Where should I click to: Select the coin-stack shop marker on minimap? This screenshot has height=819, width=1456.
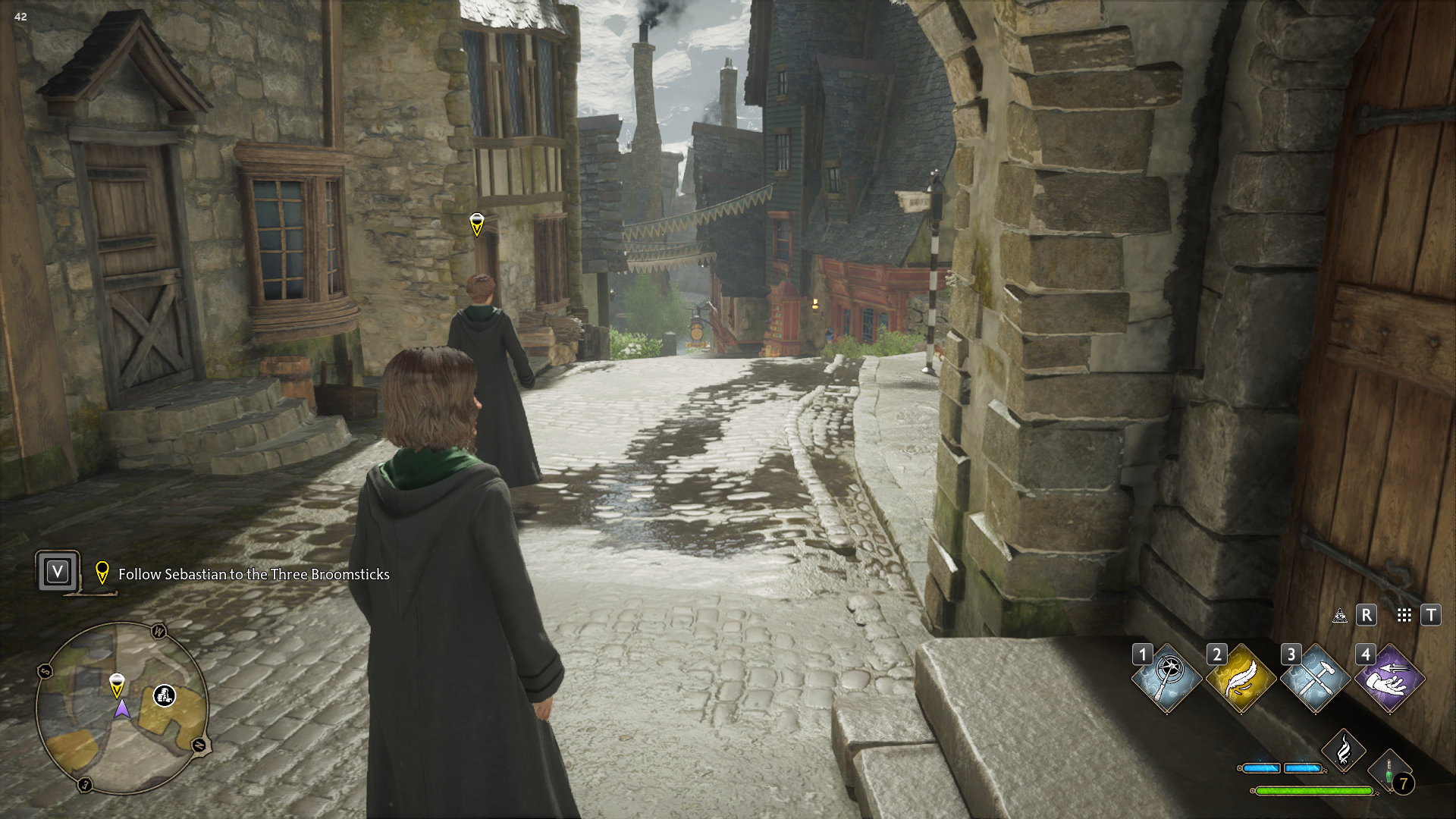coord(165,695)
